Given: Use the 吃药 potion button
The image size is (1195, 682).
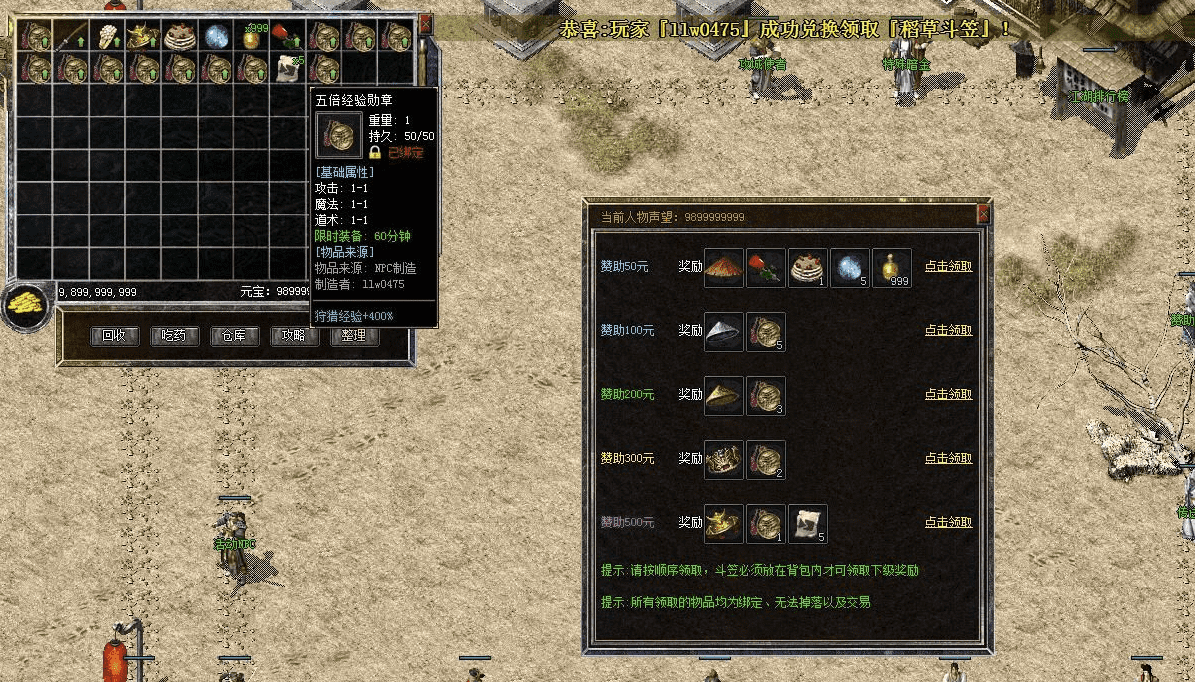Looking at the screenshot, I should pos(173,336).
